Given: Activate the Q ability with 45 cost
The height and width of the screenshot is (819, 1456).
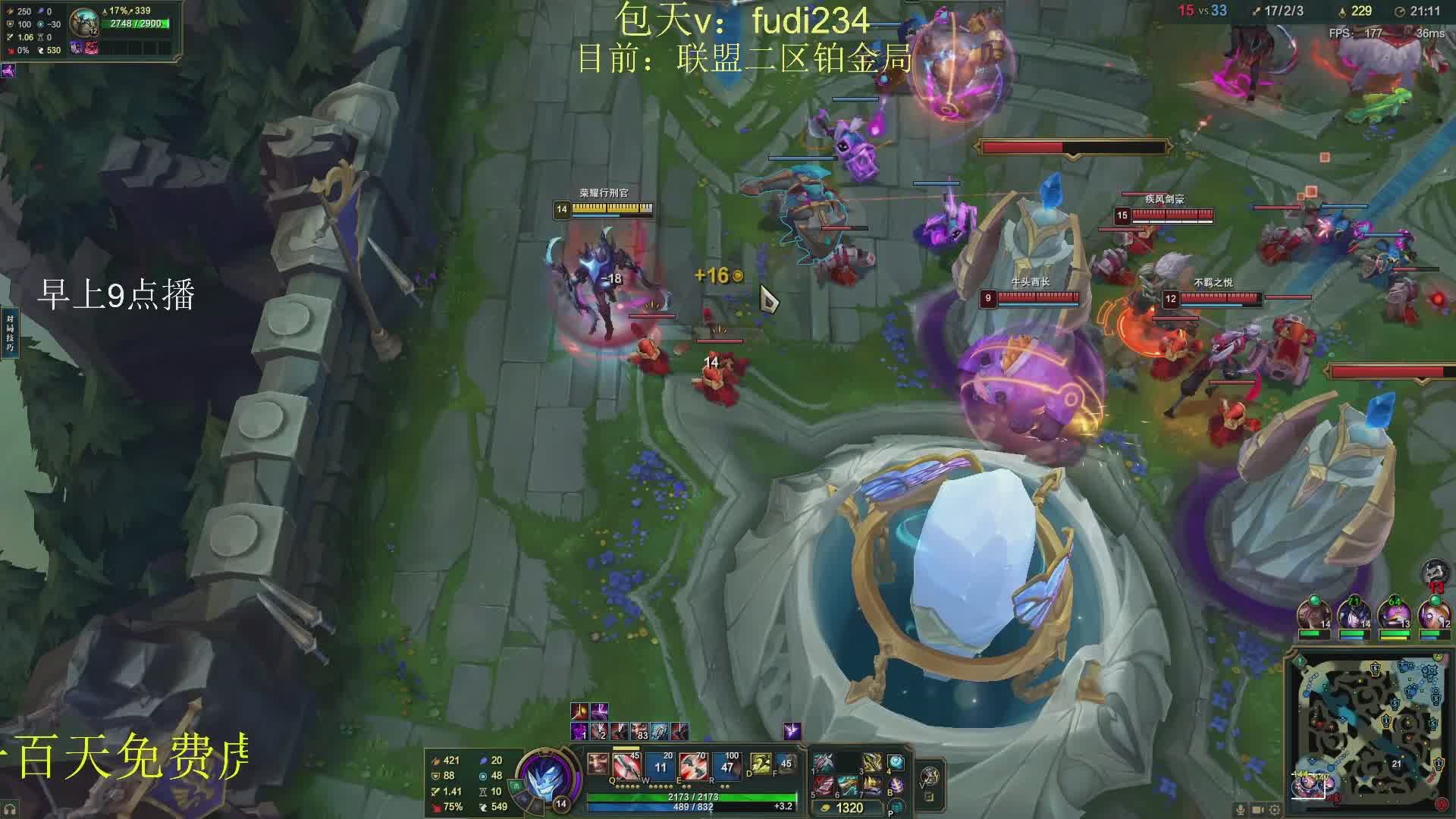Looking at the screenshot, I should 627,765.
